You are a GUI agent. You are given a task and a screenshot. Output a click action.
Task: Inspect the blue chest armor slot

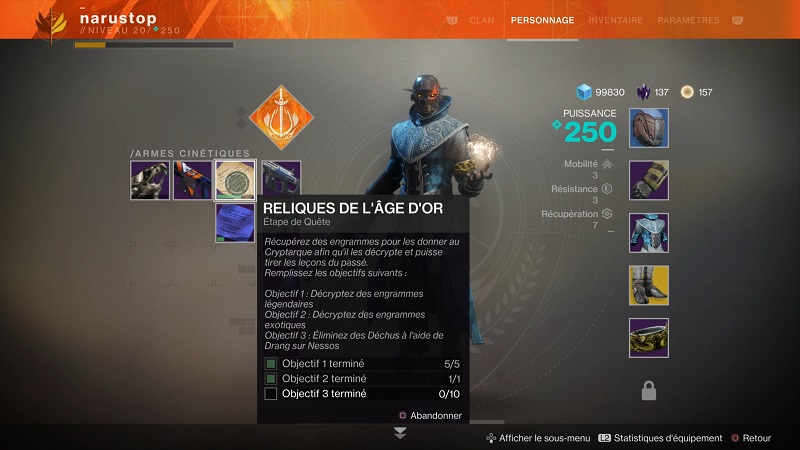pos(648,232)
